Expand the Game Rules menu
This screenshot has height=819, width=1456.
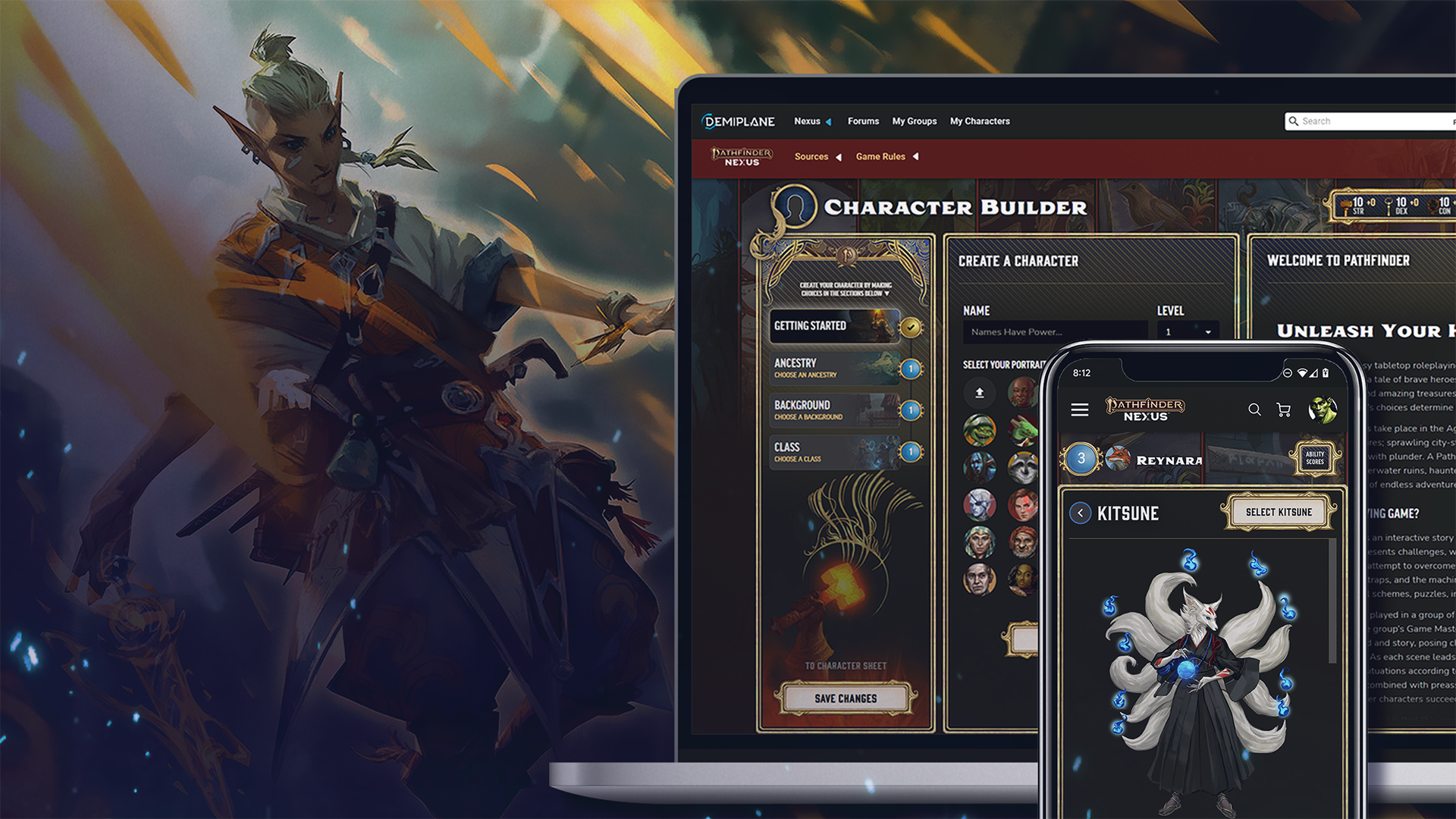(886, 157)
